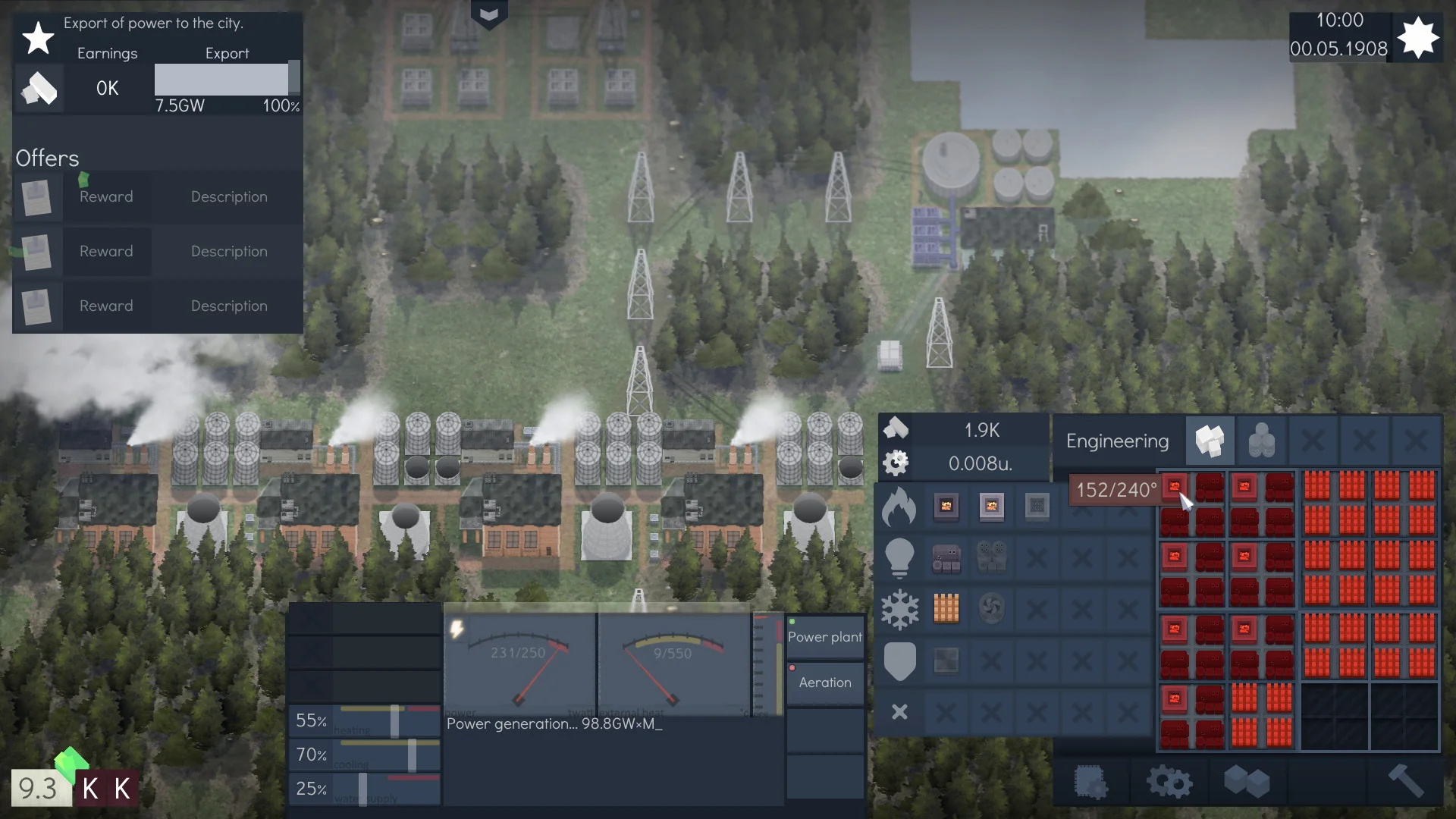The height and width of the screenshot is (819, 1456).
Task: Open the double gears settings tool
Action: [1169, 781]
